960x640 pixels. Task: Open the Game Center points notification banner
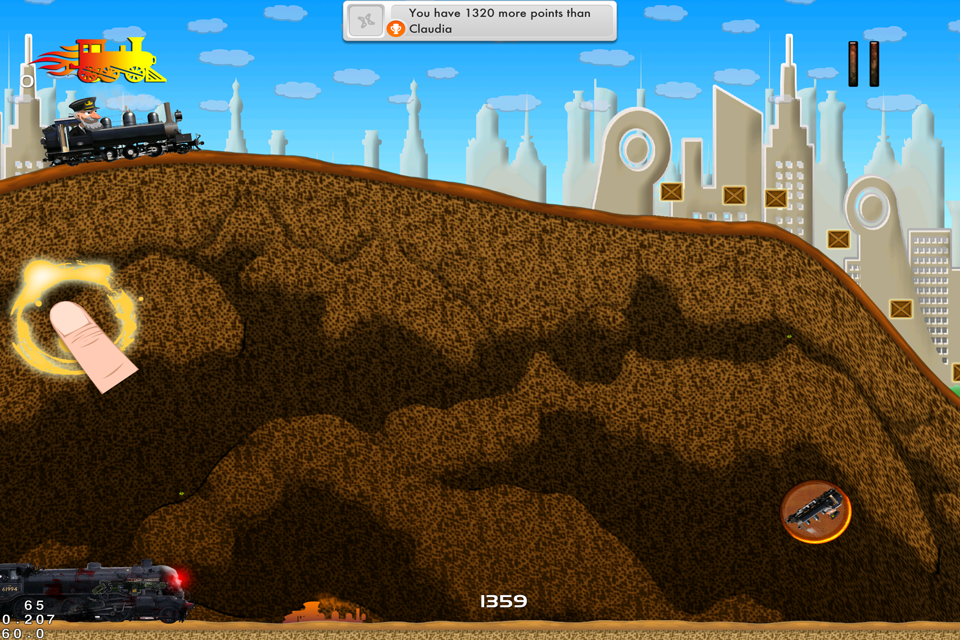tap(480, 21)
